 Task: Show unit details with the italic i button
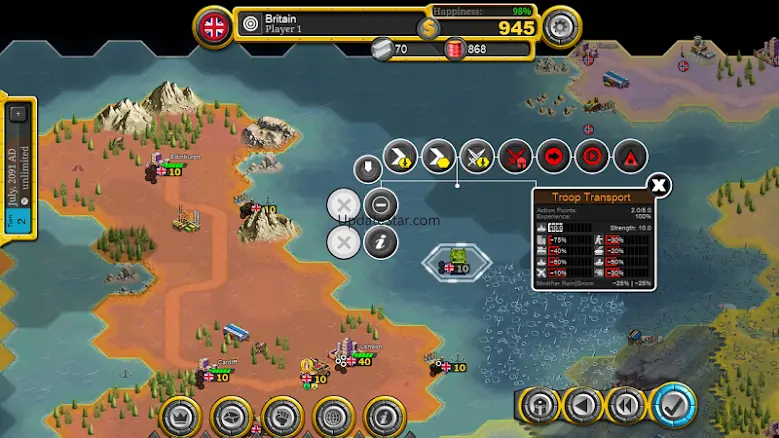coord(380,241)
